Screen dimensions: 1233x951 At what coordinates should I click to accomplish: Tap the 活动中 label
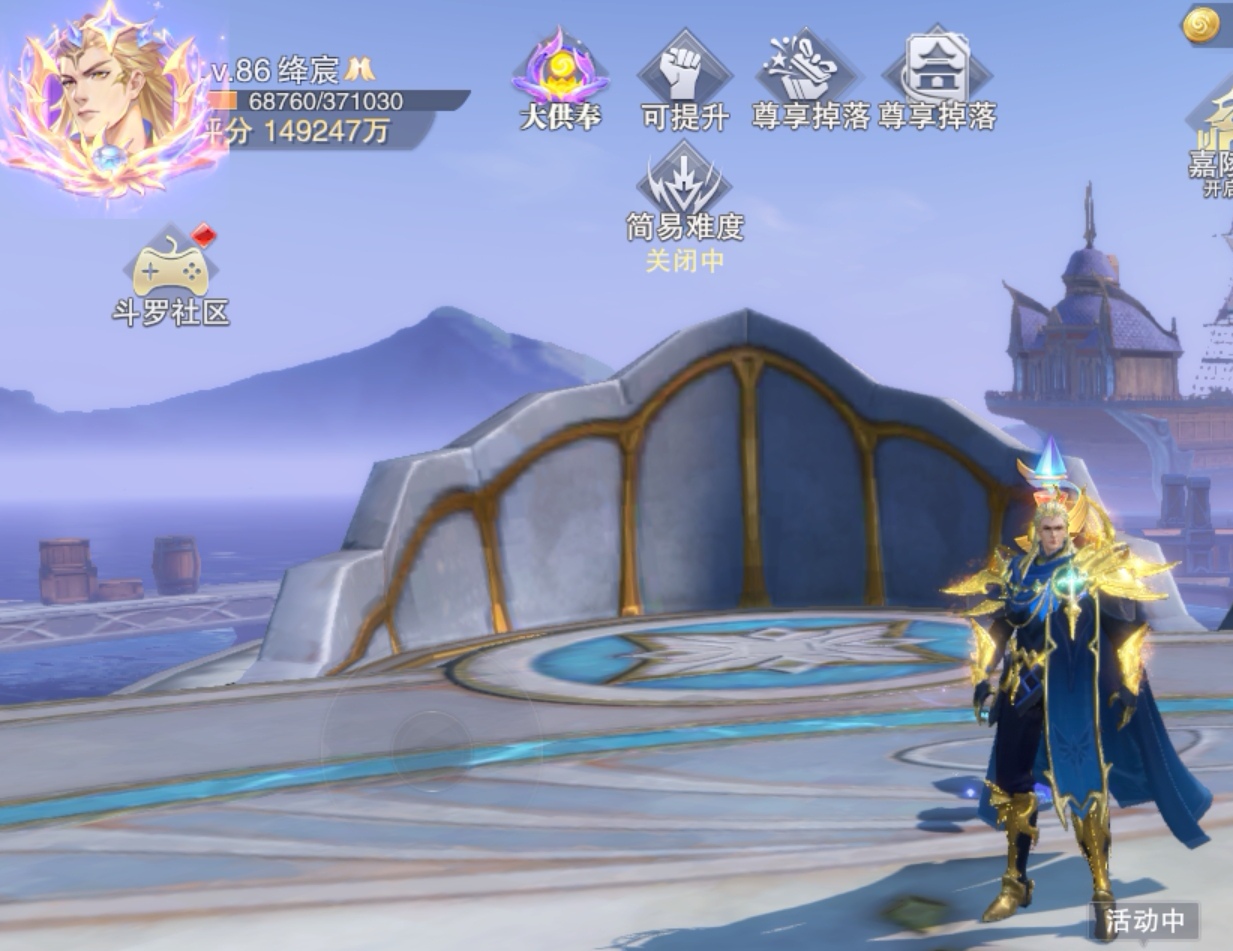coord(1144,920)
